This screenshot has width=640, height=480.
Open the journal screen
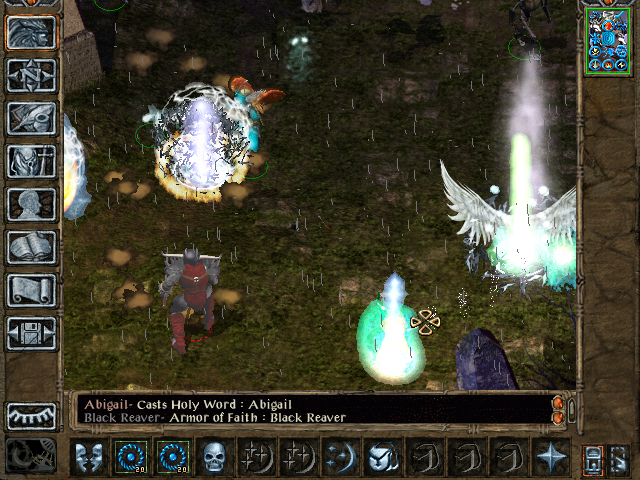(x=31, y=118)
